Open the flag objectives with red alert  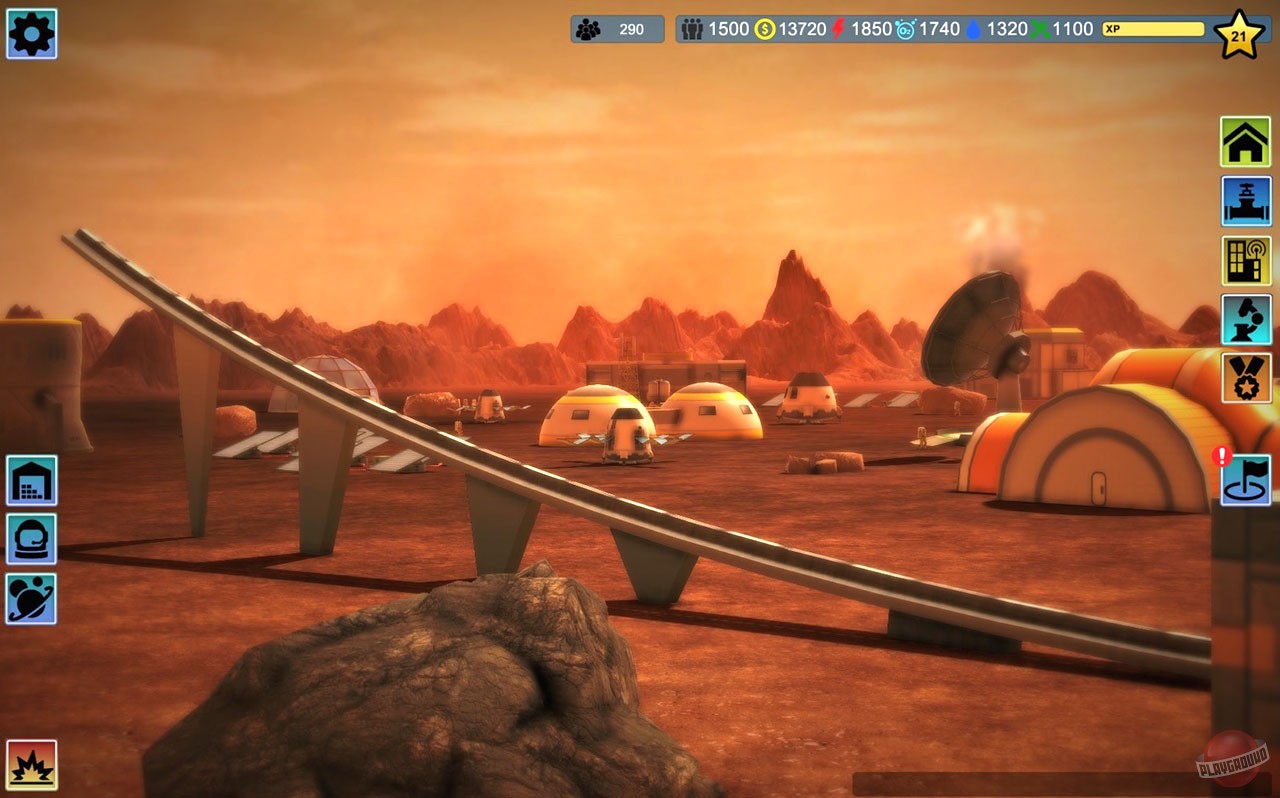[x=1245, y=480]
